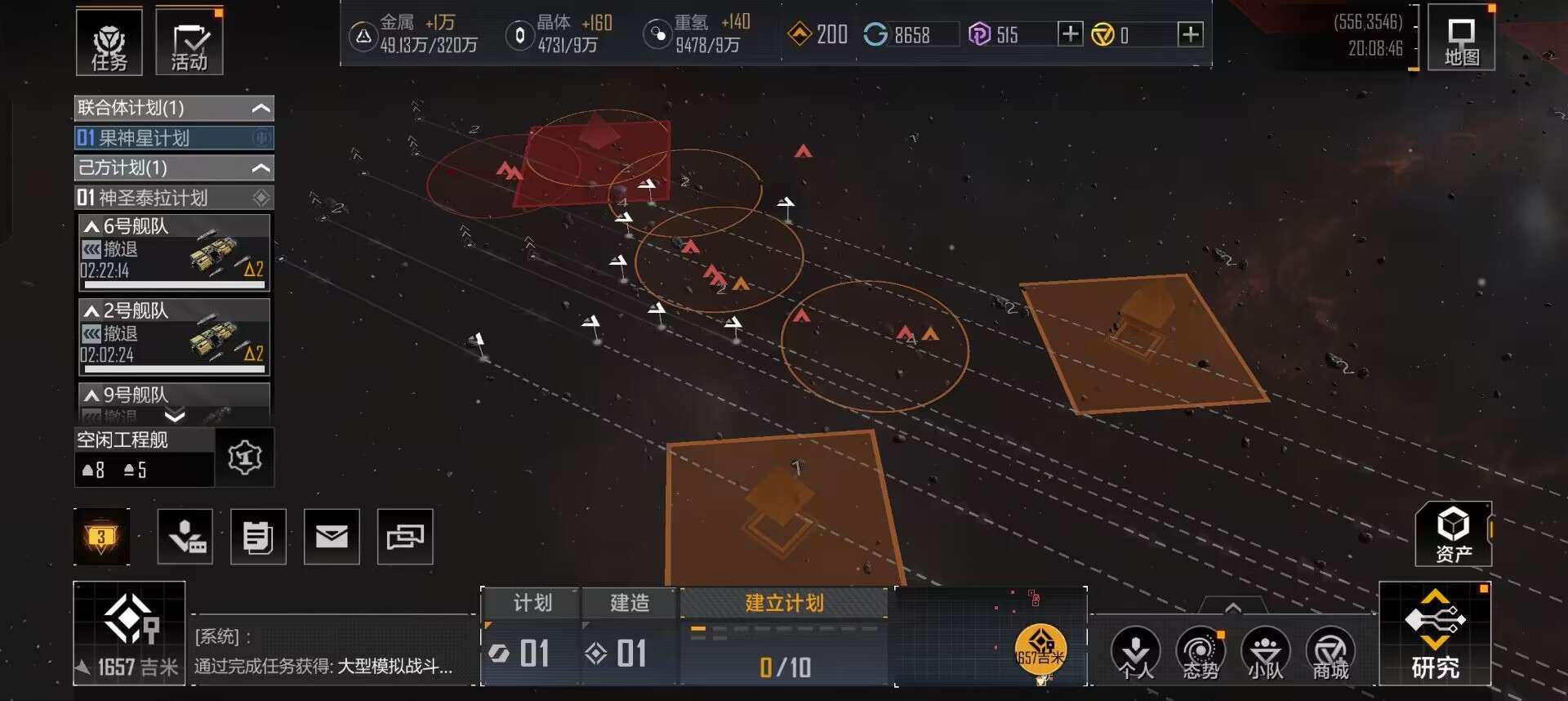Collapse the 己方计划 section

(261, 168)
